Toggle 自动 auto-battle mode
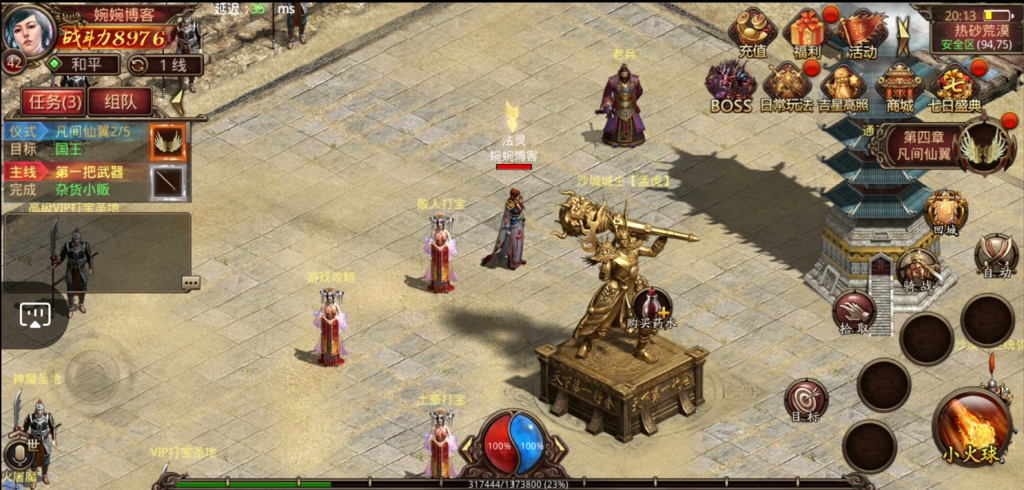The width and height of the screenshot is (1024, 490). (995, 254)
